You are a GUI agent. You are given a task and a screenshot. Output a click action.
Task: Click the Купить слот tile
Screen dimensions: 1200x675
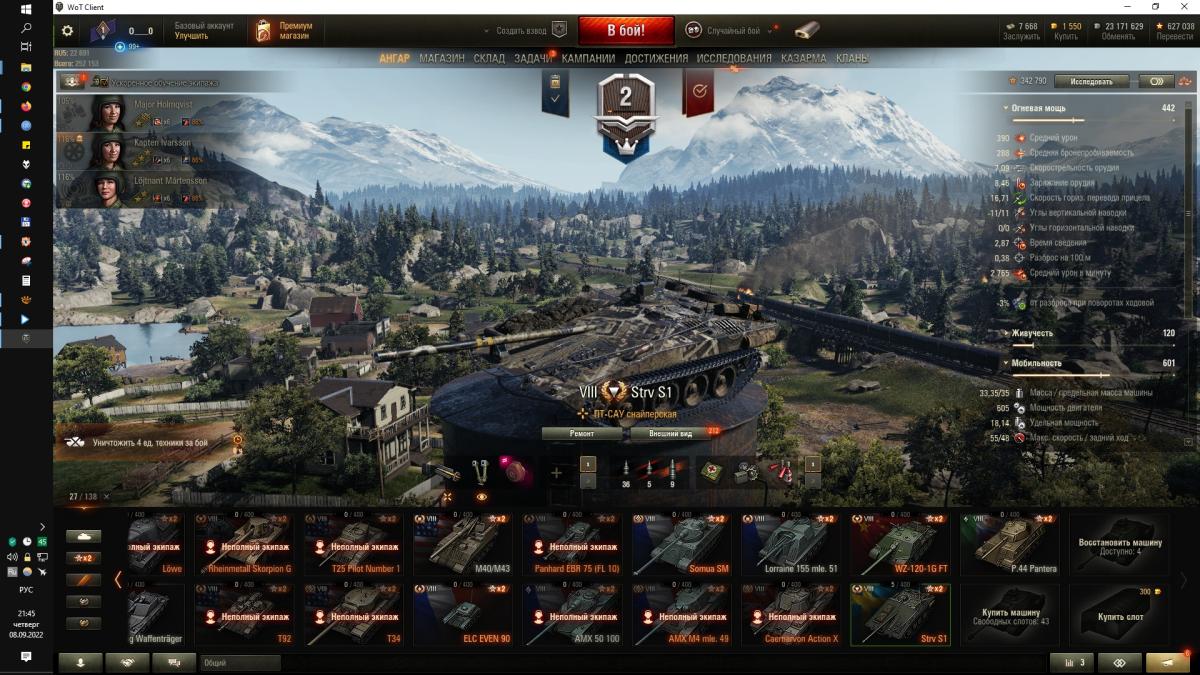coord(1120,615)
